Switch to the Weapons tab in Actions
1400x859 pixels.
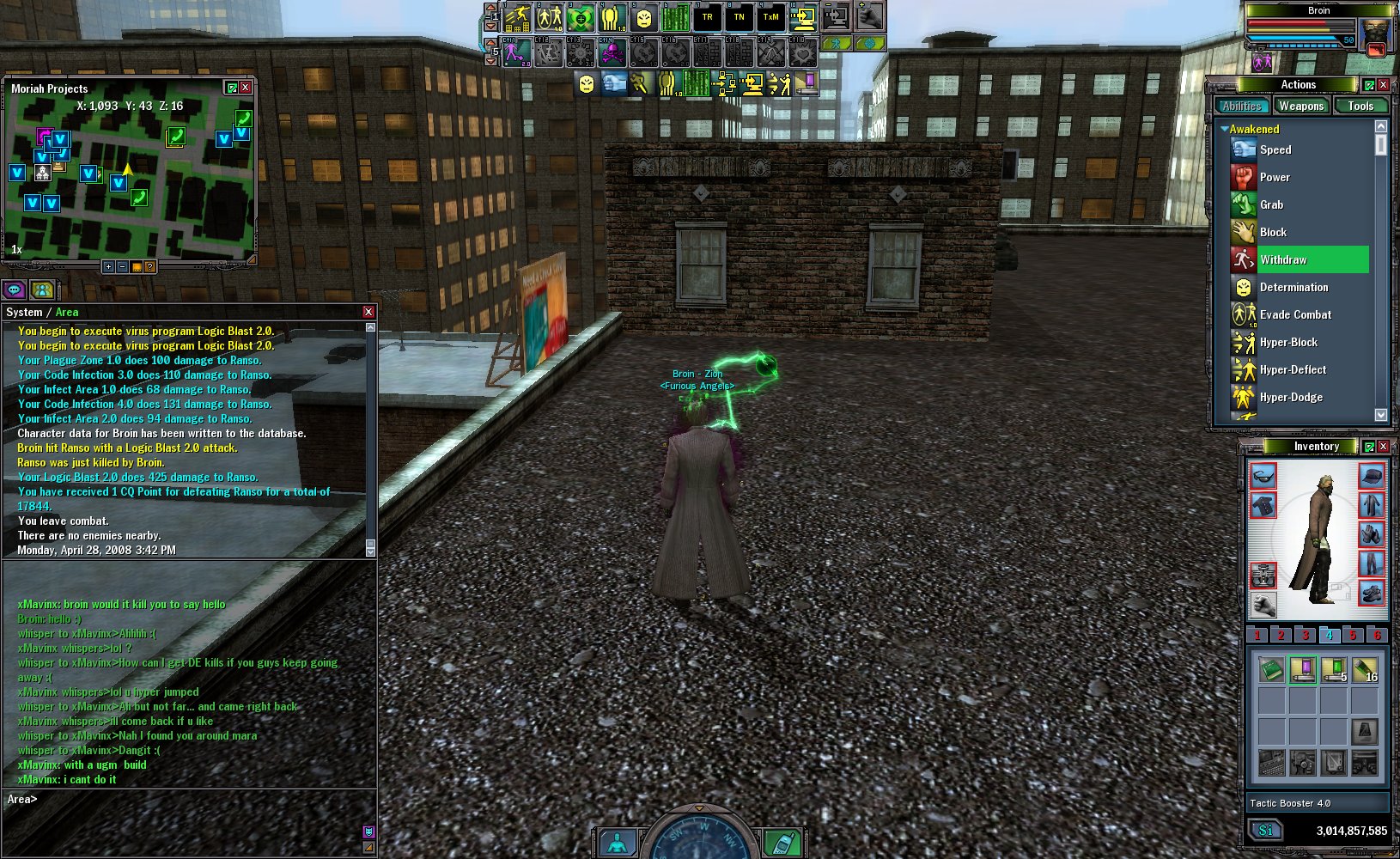tap(1300, 106)
